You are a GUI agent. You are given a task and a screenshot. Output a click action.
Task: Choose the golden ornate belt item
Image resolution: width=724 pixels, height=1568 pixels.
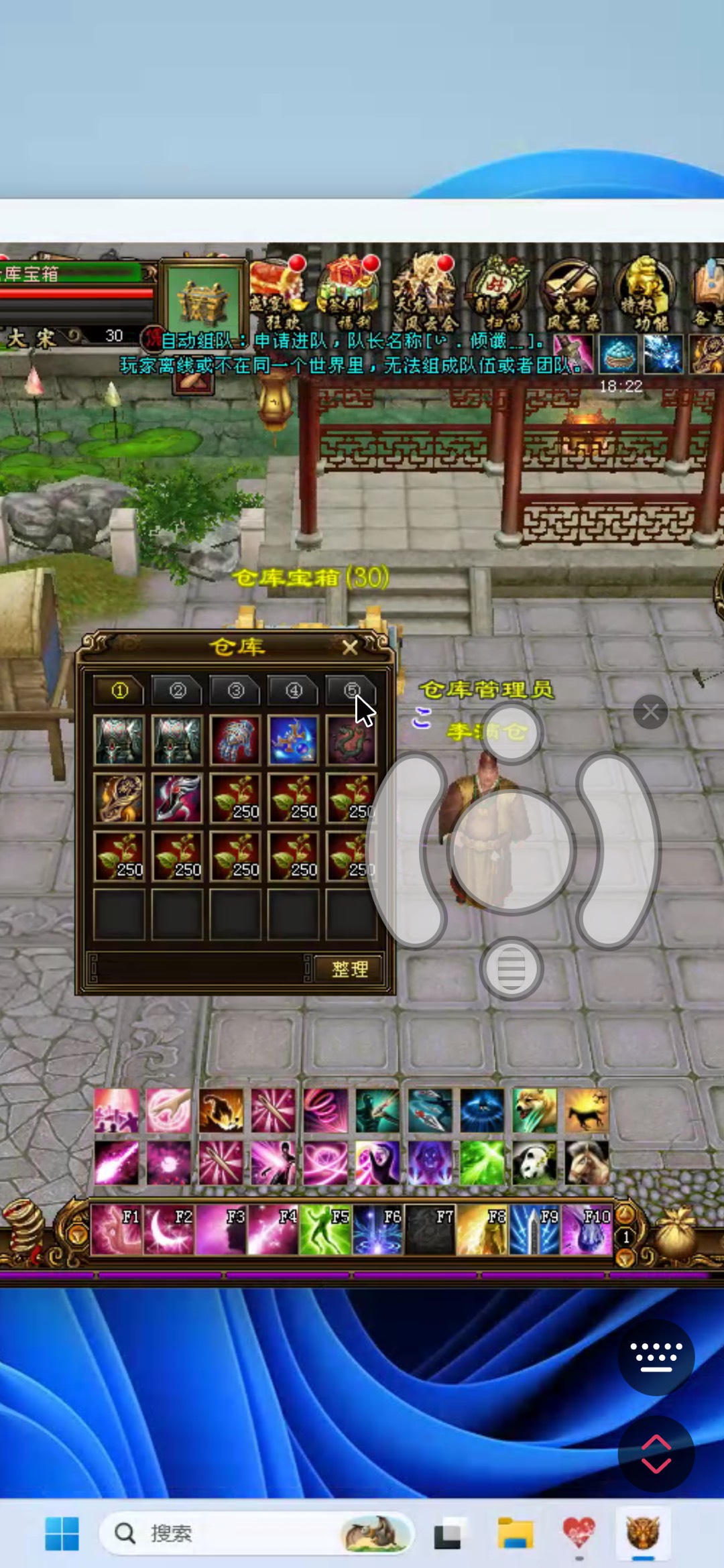[x=119, y=798]
